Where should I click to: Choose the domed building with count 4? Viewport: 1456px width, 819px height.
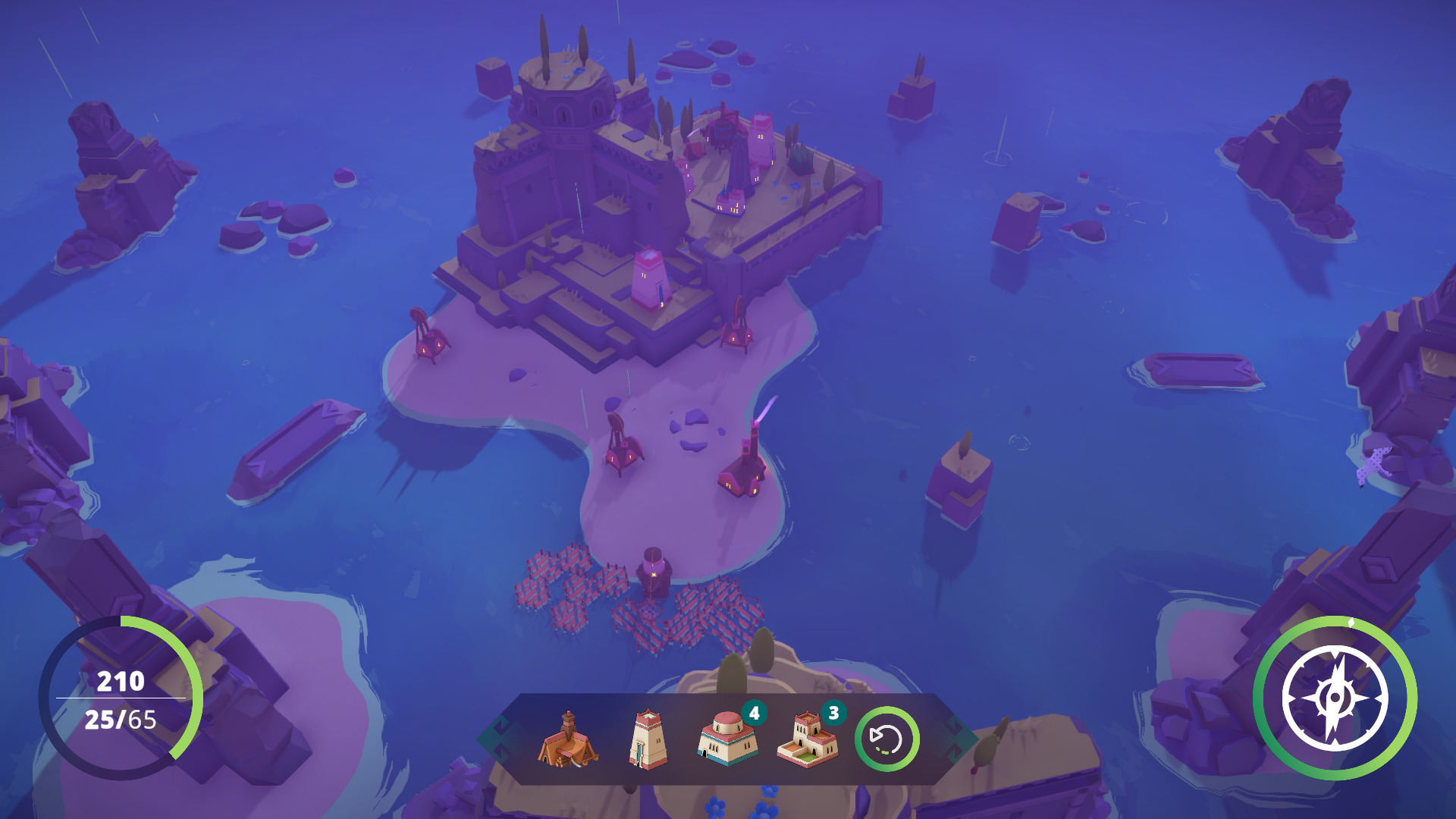(726, 739)
